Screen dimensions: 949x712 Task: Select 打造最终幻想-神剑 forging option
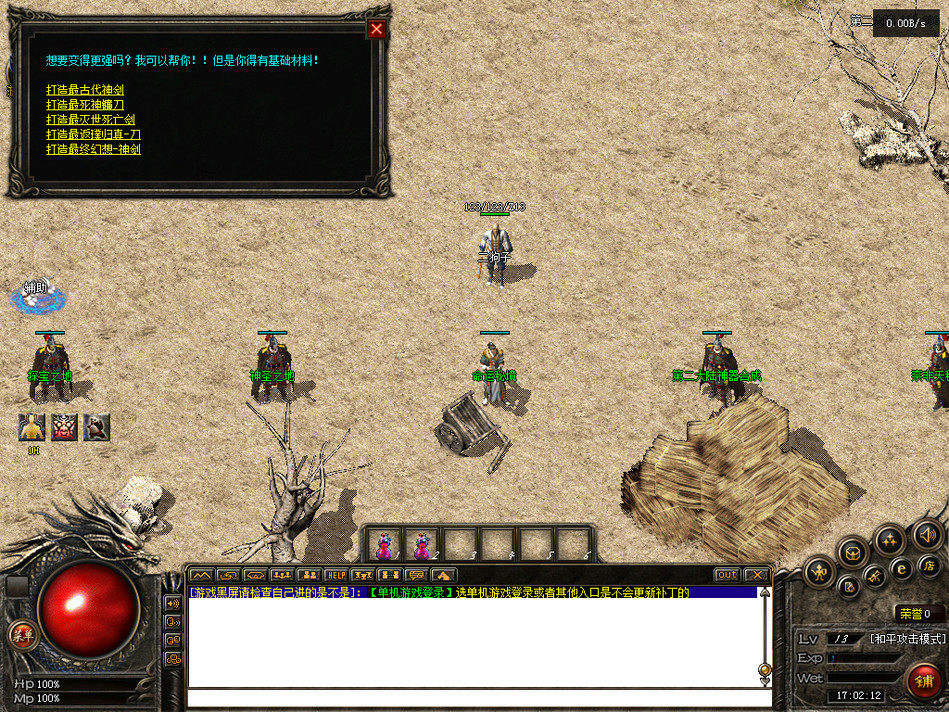(93, 149)
